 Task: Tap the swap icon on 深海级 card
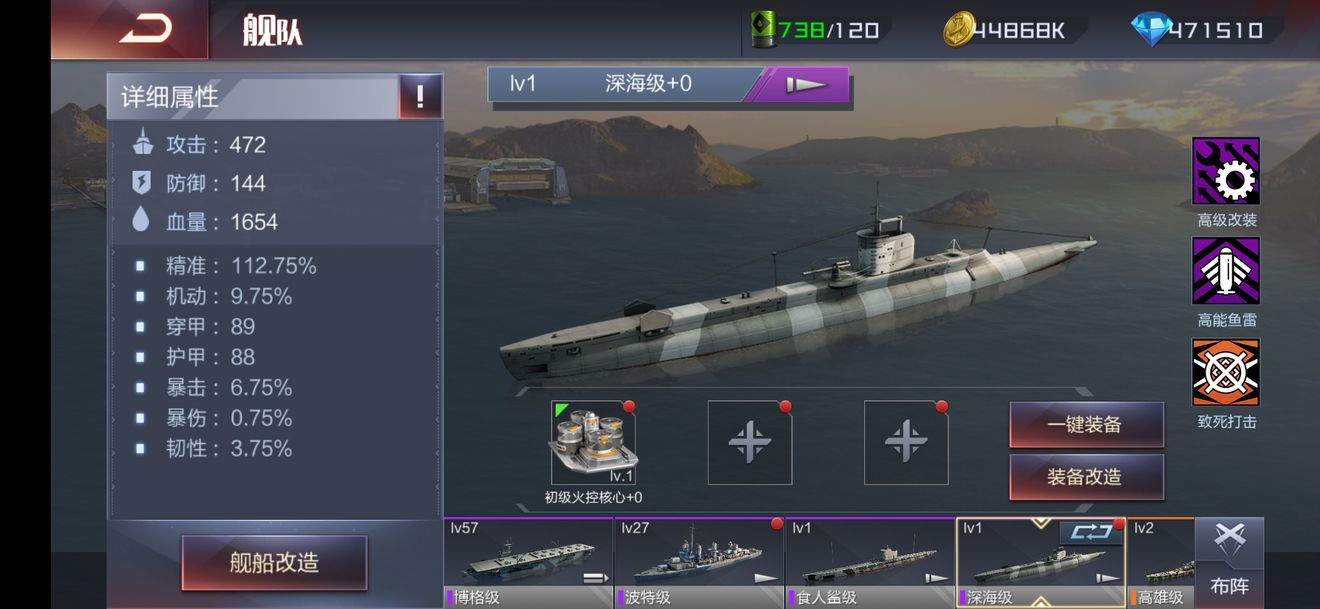[1090, 533]
